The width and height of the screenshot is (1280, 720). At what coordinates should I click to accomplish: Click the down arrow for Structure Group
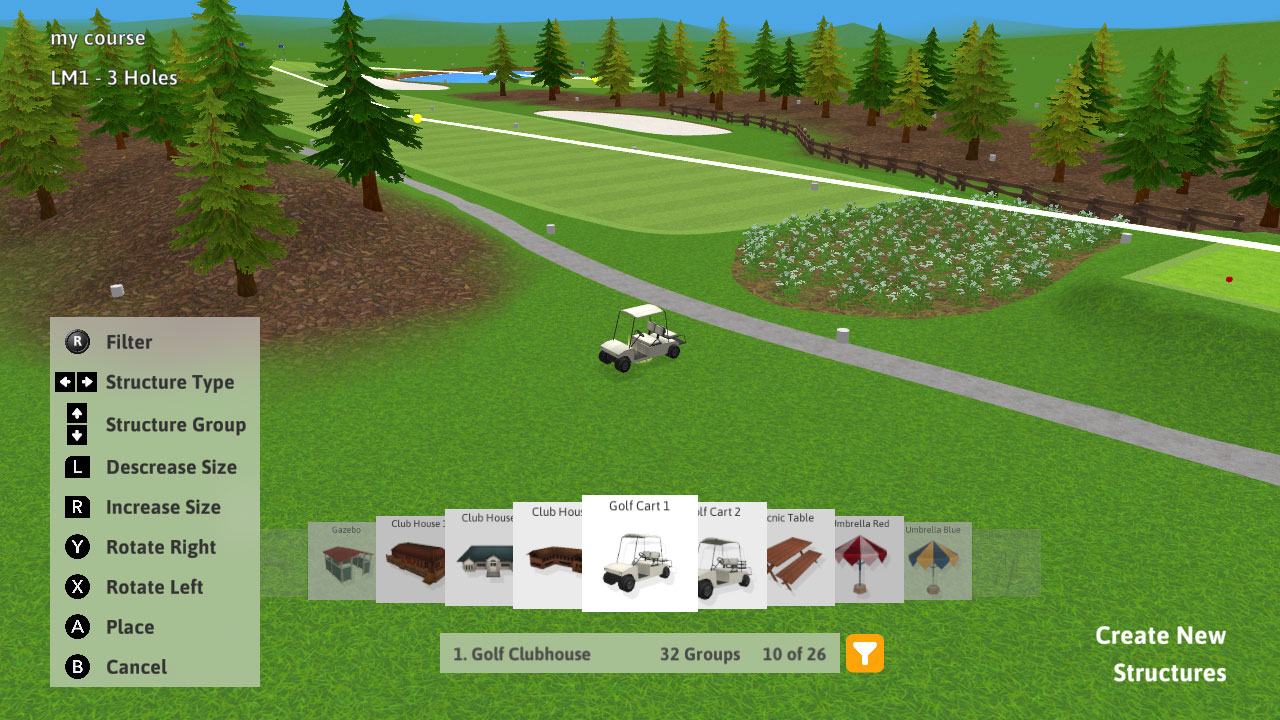tap(78, 436)
